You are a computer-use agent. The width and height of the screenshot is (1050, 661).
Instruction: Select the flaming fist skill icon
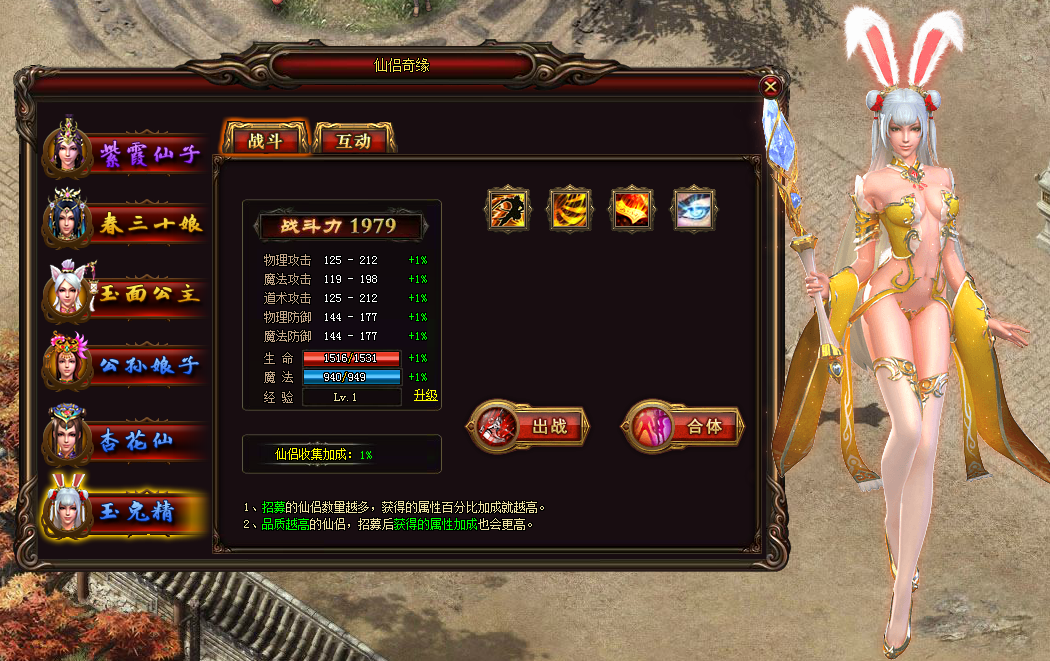coord(631,209)
